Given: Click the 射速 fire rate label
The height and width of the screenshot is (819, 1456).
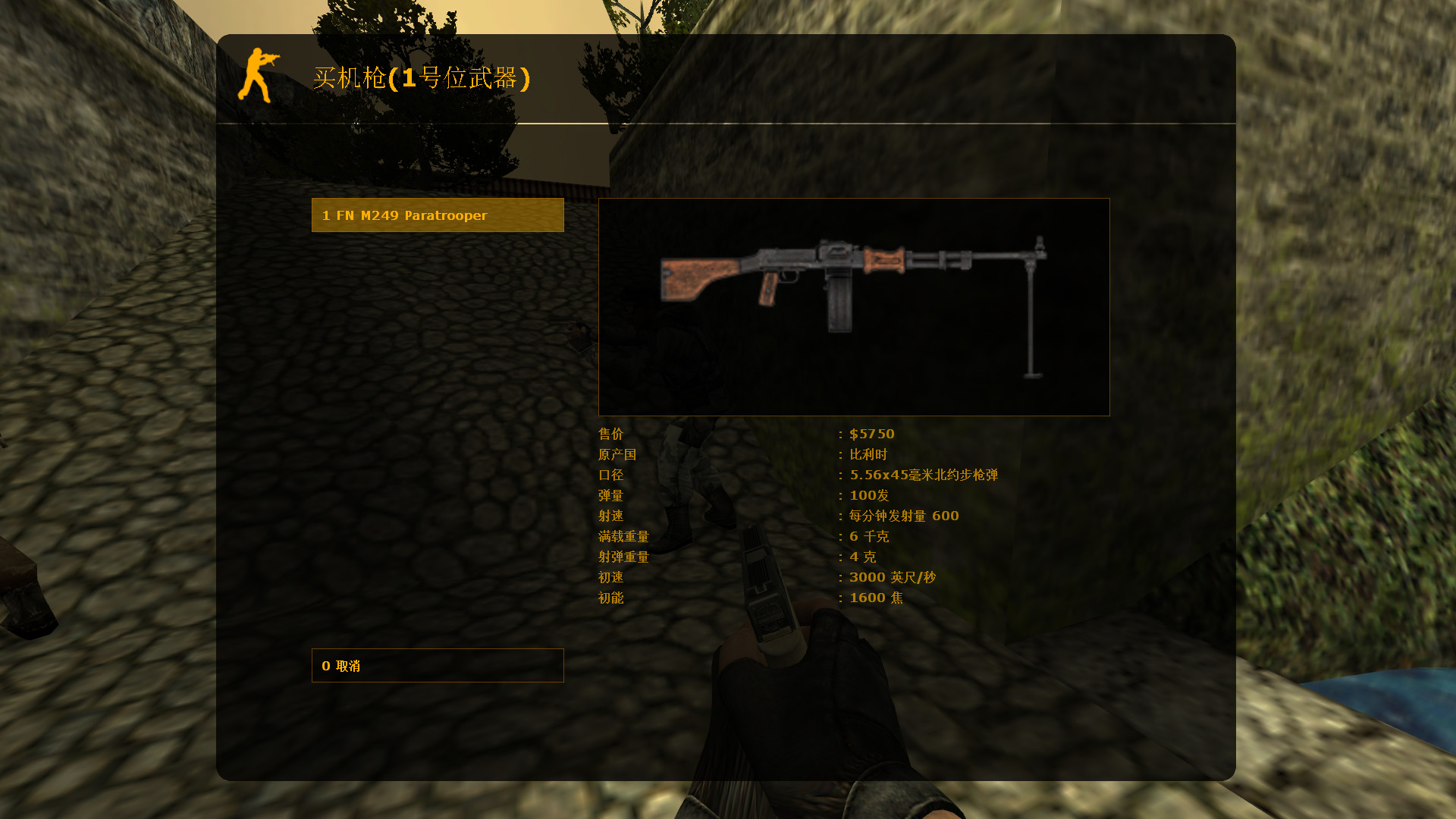Looking at the screenshot, I should pyautogui.click(x=611, y=516).
